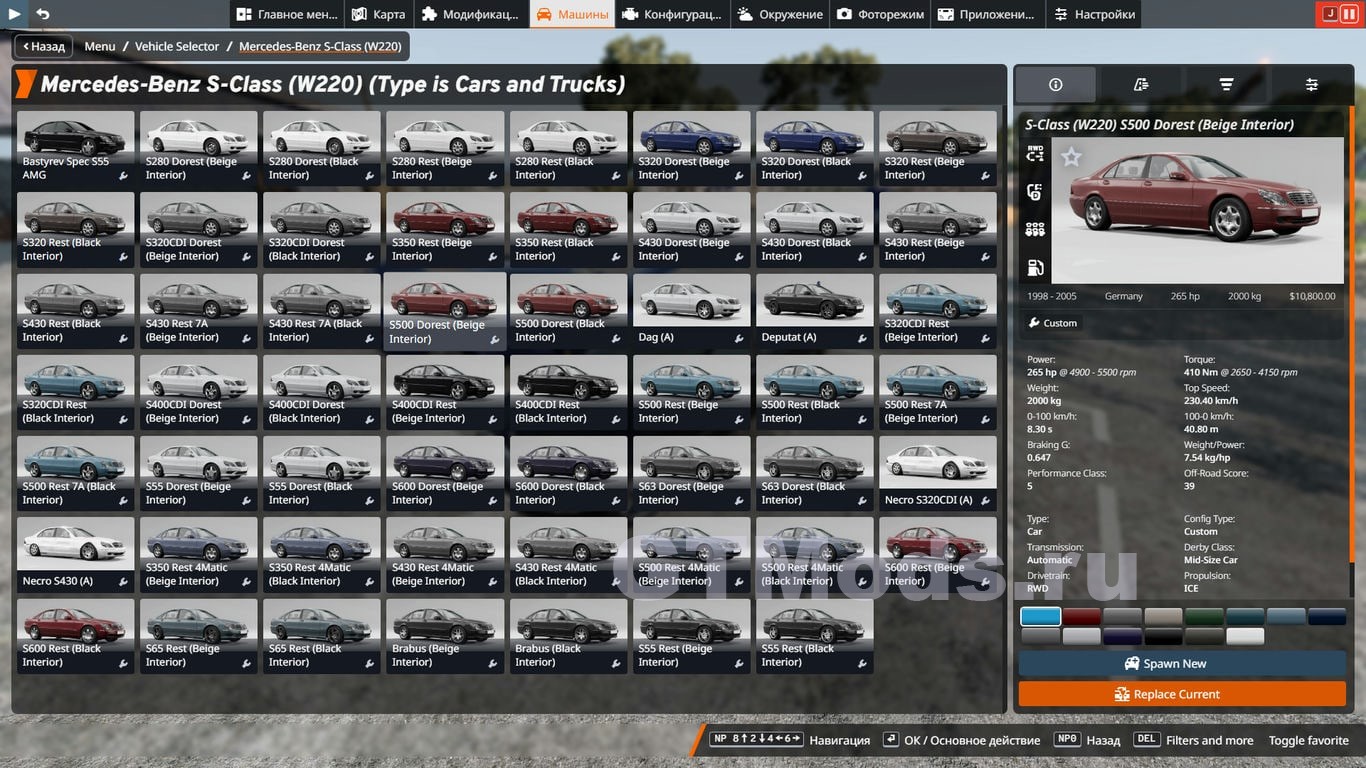This screenshot has height=768, width=1366.
Task: Click the red pause button top right
Action: (x=1350, y=14)
